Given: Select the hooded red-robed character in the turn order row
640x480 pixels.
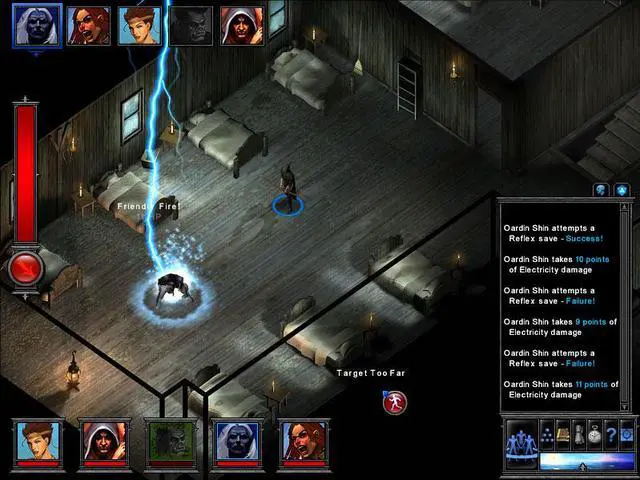Looking at the screenshot, I should 240,25.
